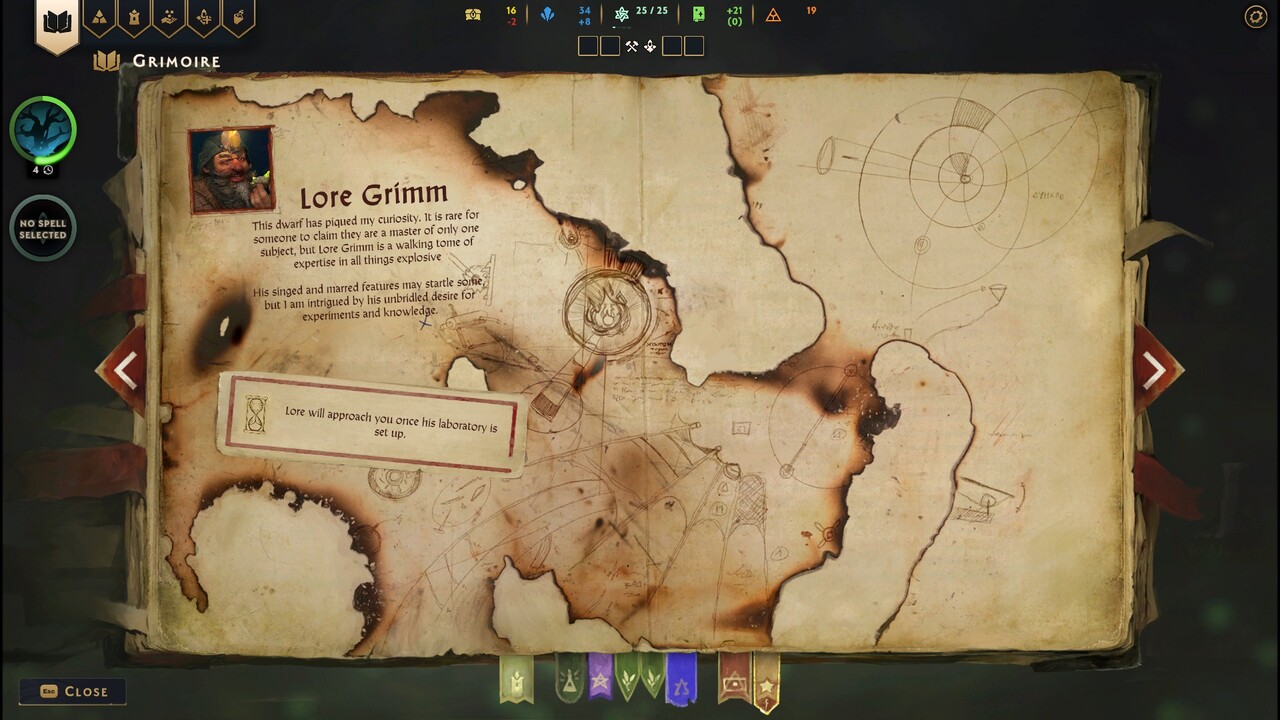The image size is (1280, 720).
Task: Open the bucket with sparkles tab
Action: (238, 17)
